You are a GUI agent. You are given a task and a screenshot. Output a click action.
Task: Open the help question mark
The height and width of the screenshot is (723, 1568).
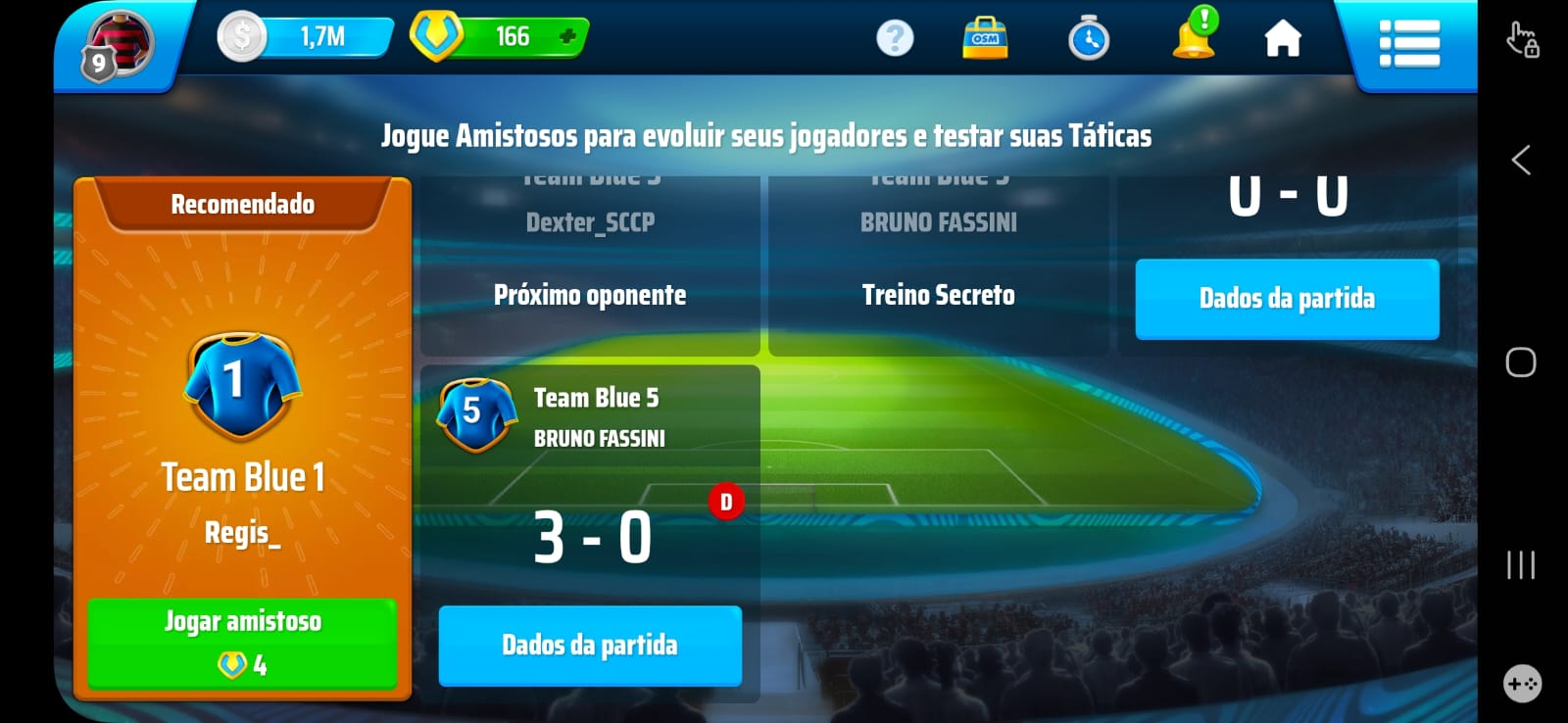[895, 38]
